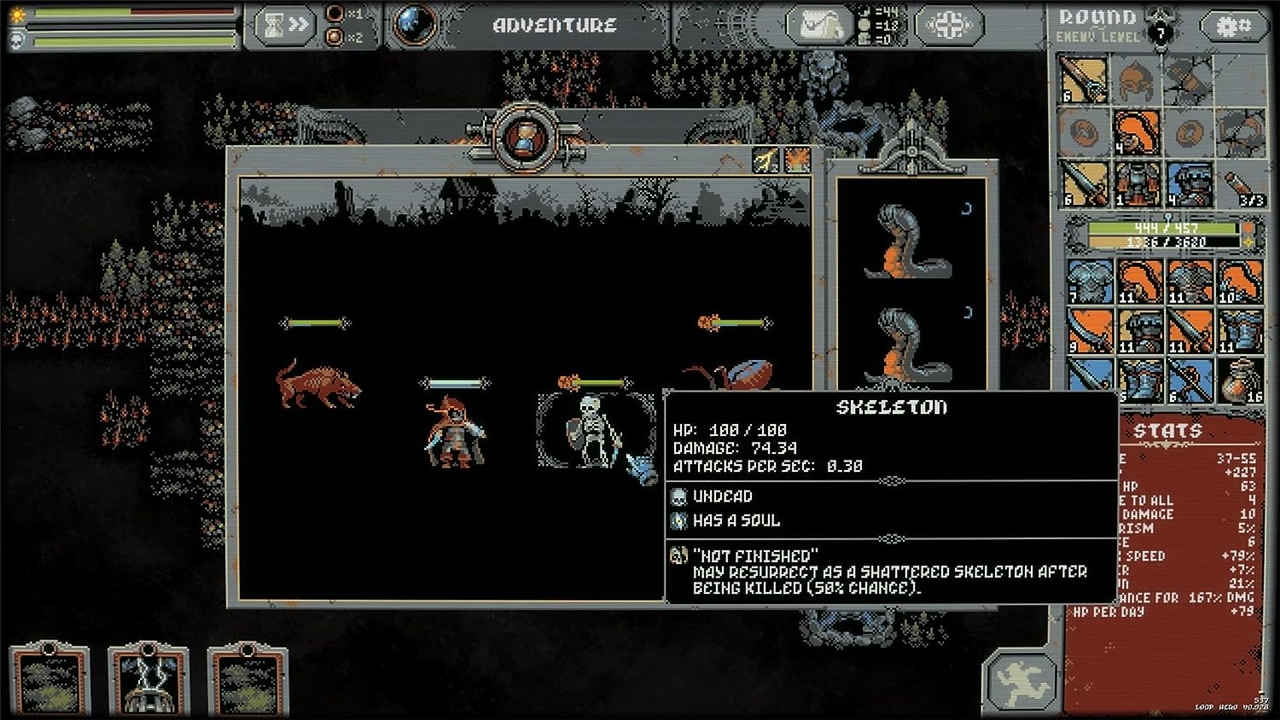The height and width of the screenshot is (720, 1280).
Task: Click the running figure retreat button
Action: point(1020,680)
